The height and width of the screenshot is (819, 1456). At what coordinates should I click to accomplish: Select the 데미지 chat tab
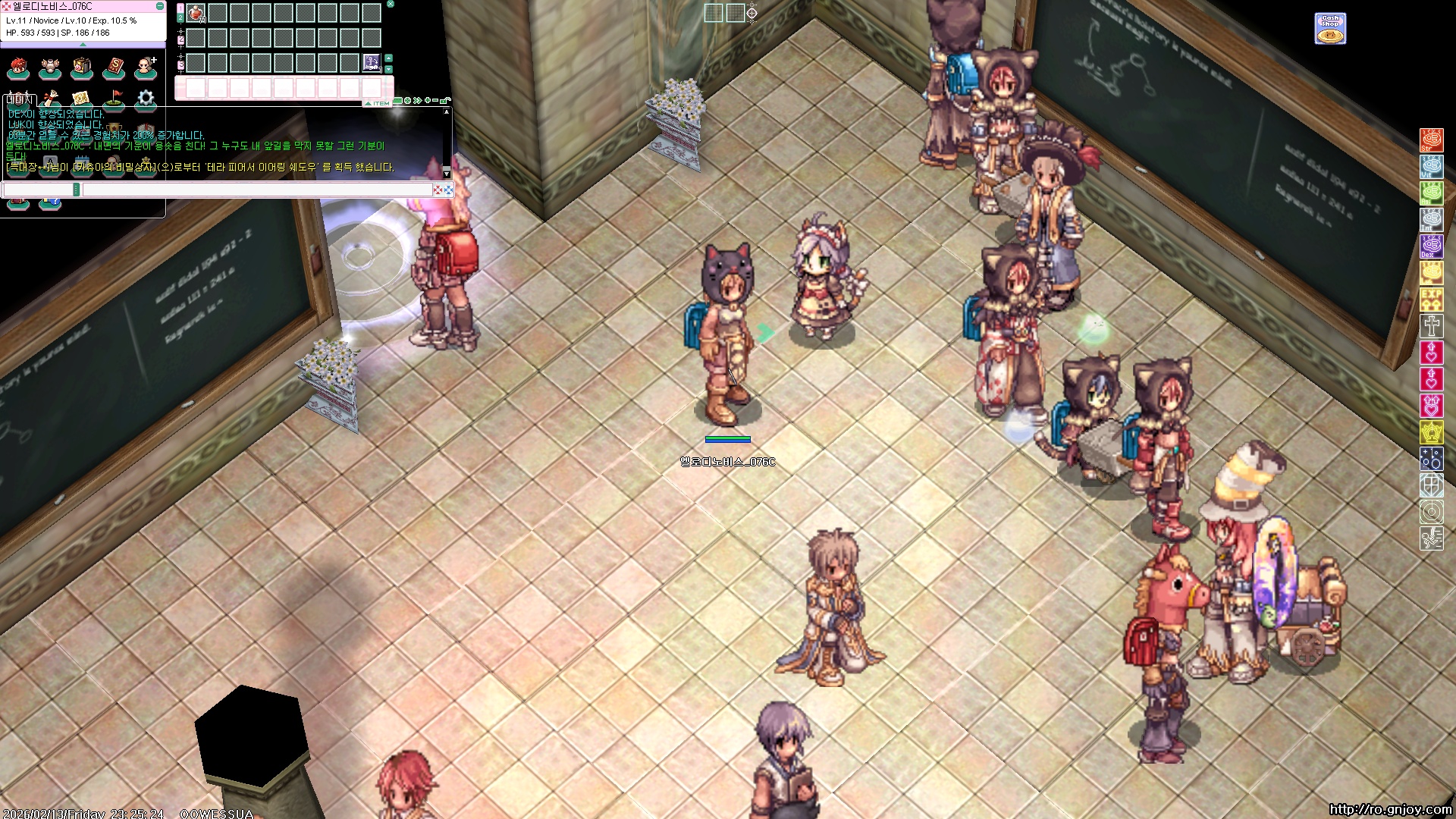pos(20,99)
